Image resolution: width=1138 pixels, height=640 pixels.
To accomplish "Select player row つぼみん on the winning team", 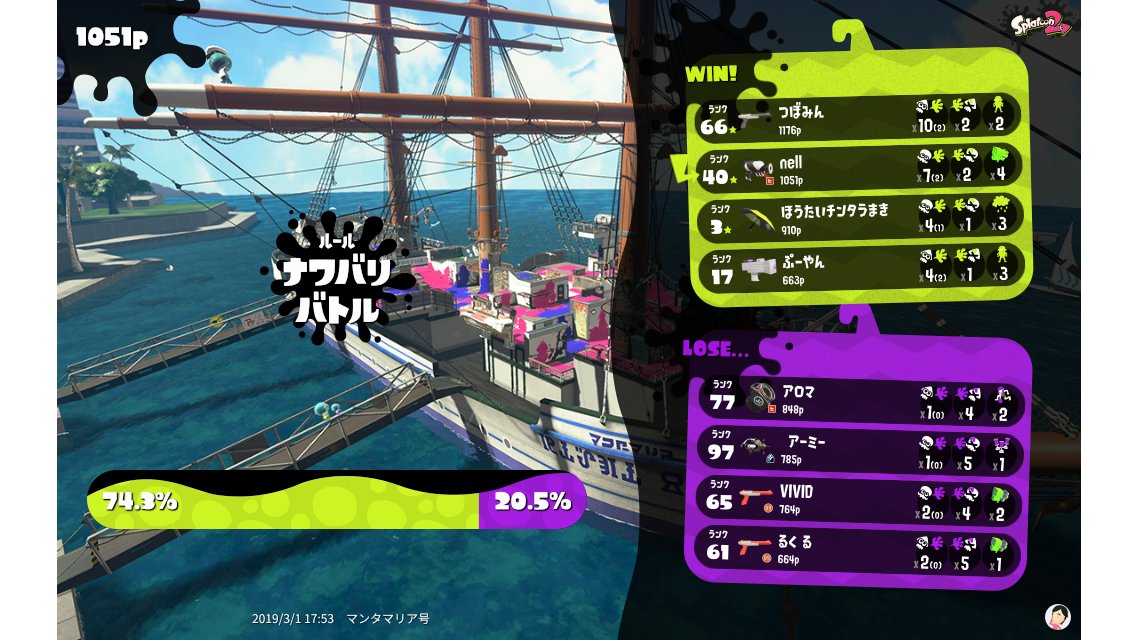I will [x=858, y=116].
